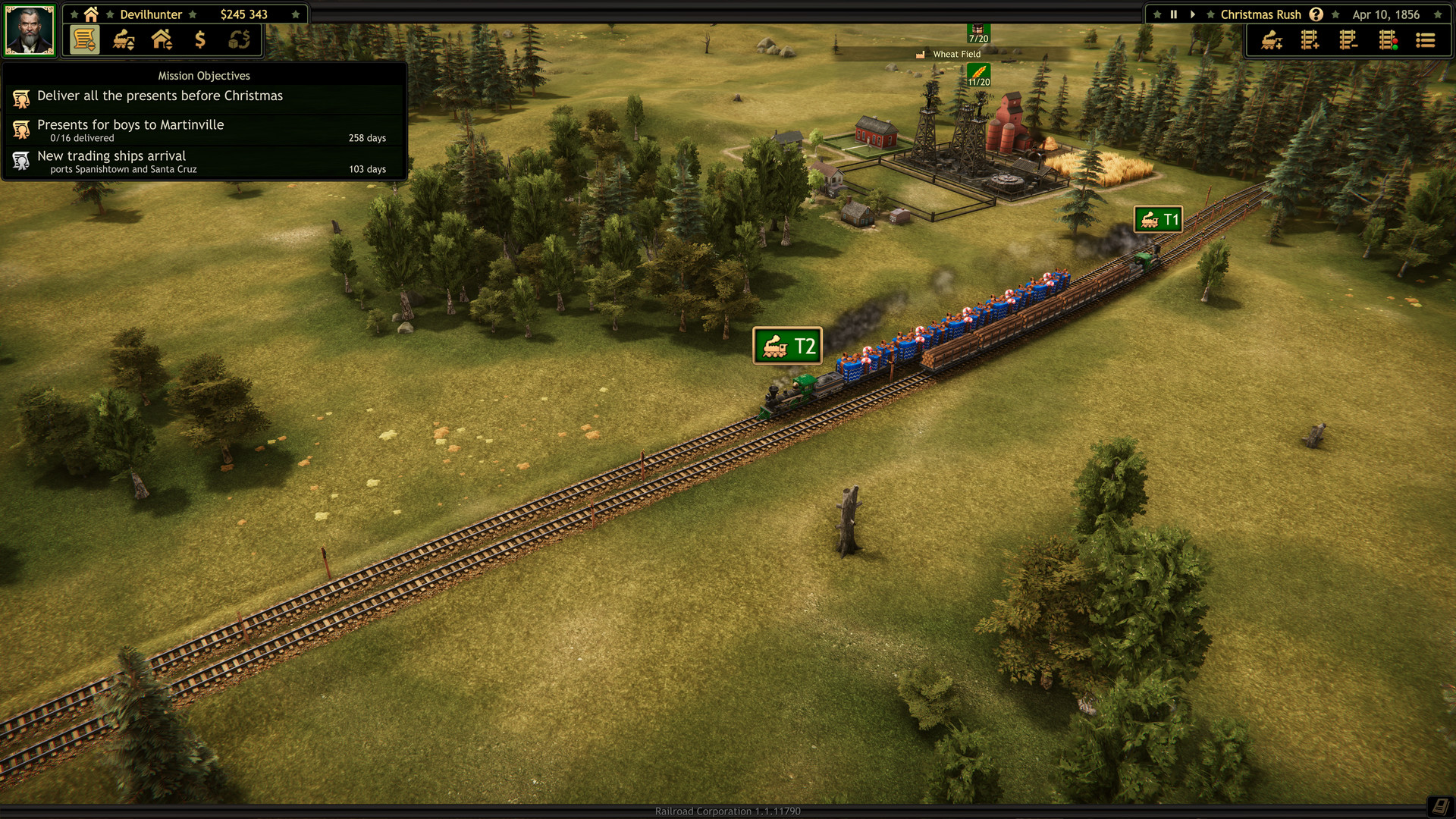The image size is (1456, 819).
Task: Select train T2's nameplate label
Action: [788, 345]
